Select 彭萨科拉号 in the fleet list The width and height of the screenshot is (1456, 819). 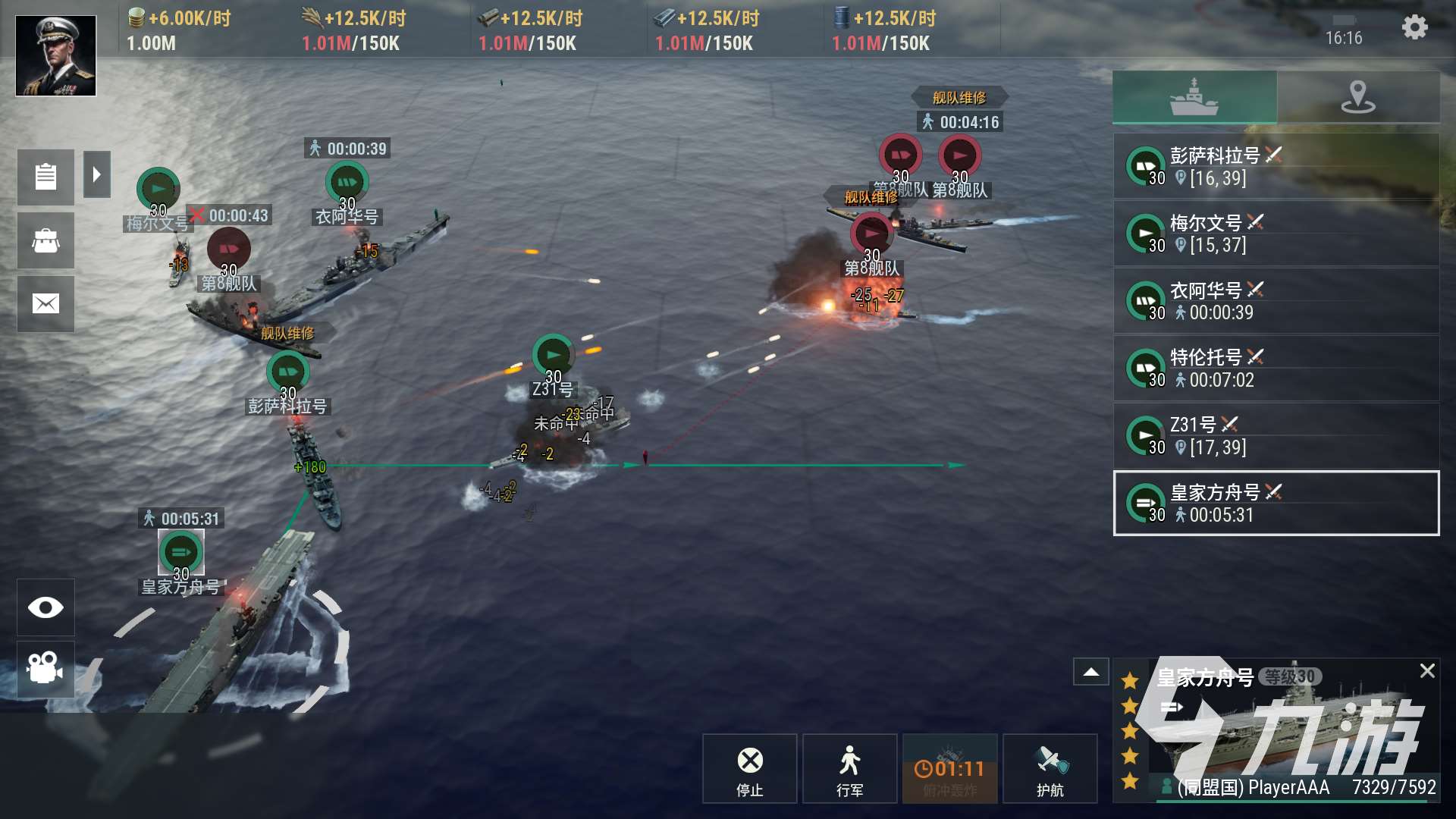click(1276, 166)
